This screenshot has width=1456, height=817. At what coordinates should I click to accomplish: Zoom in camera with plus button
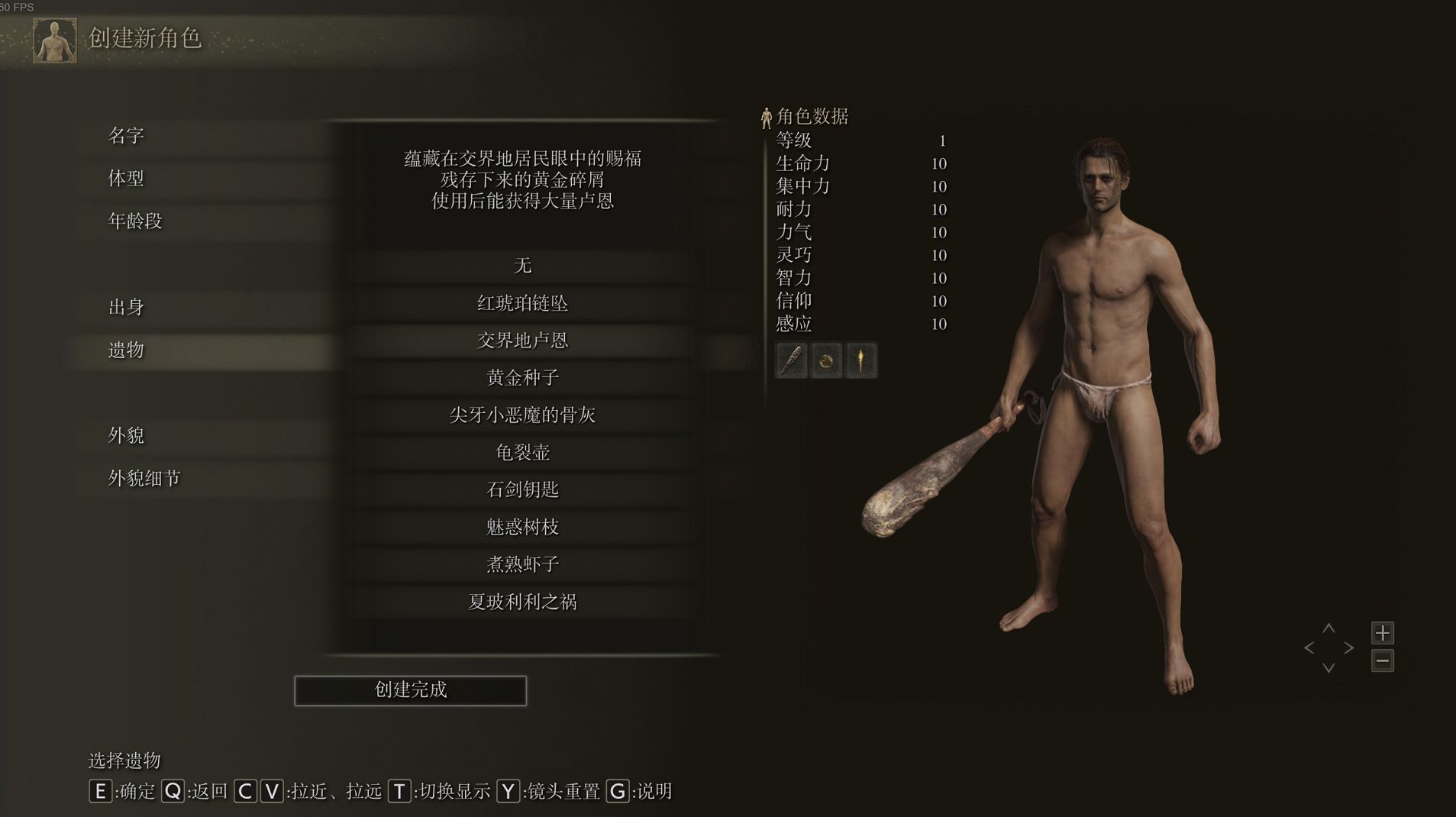[1382, 633]
